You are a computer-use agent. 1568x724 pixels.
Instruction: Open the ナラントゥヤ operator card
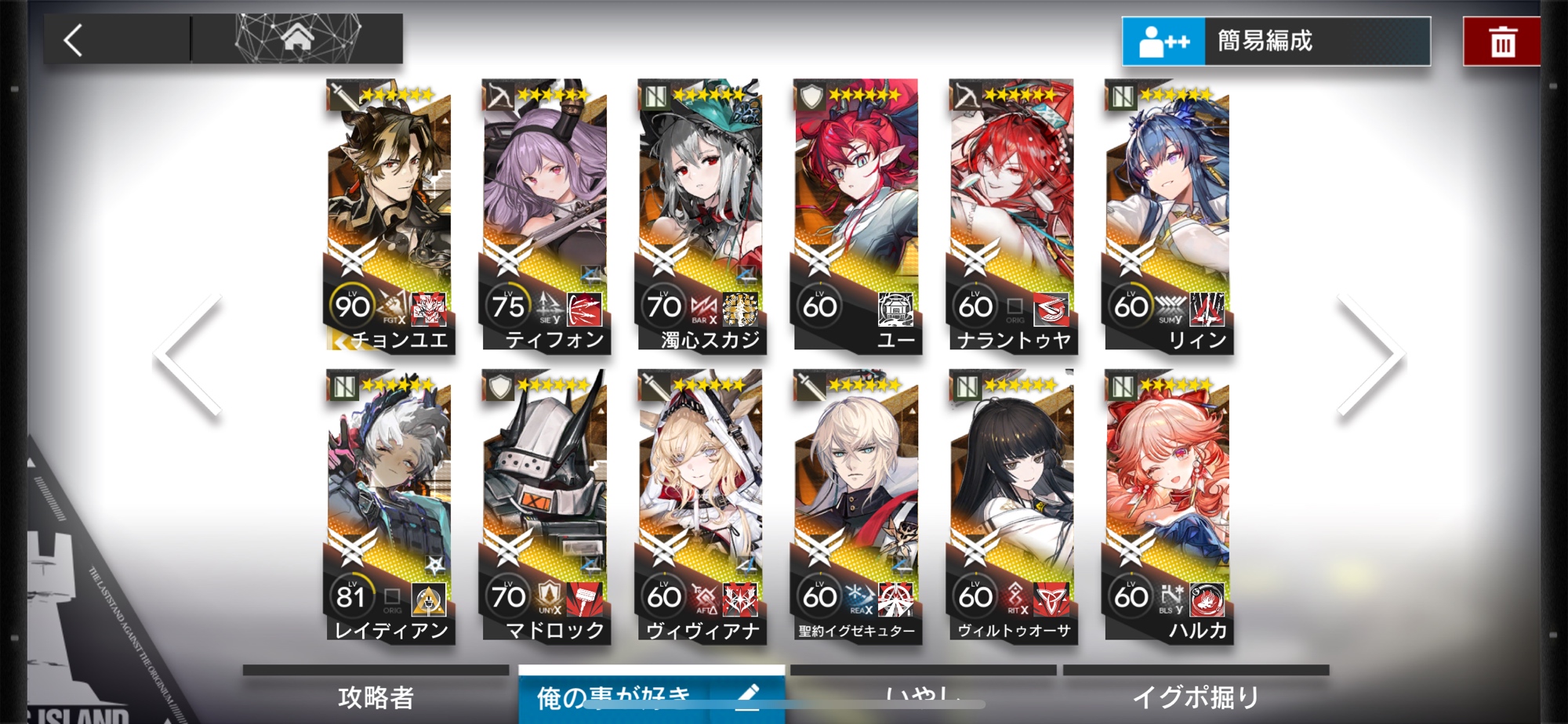coord(1011,215)
